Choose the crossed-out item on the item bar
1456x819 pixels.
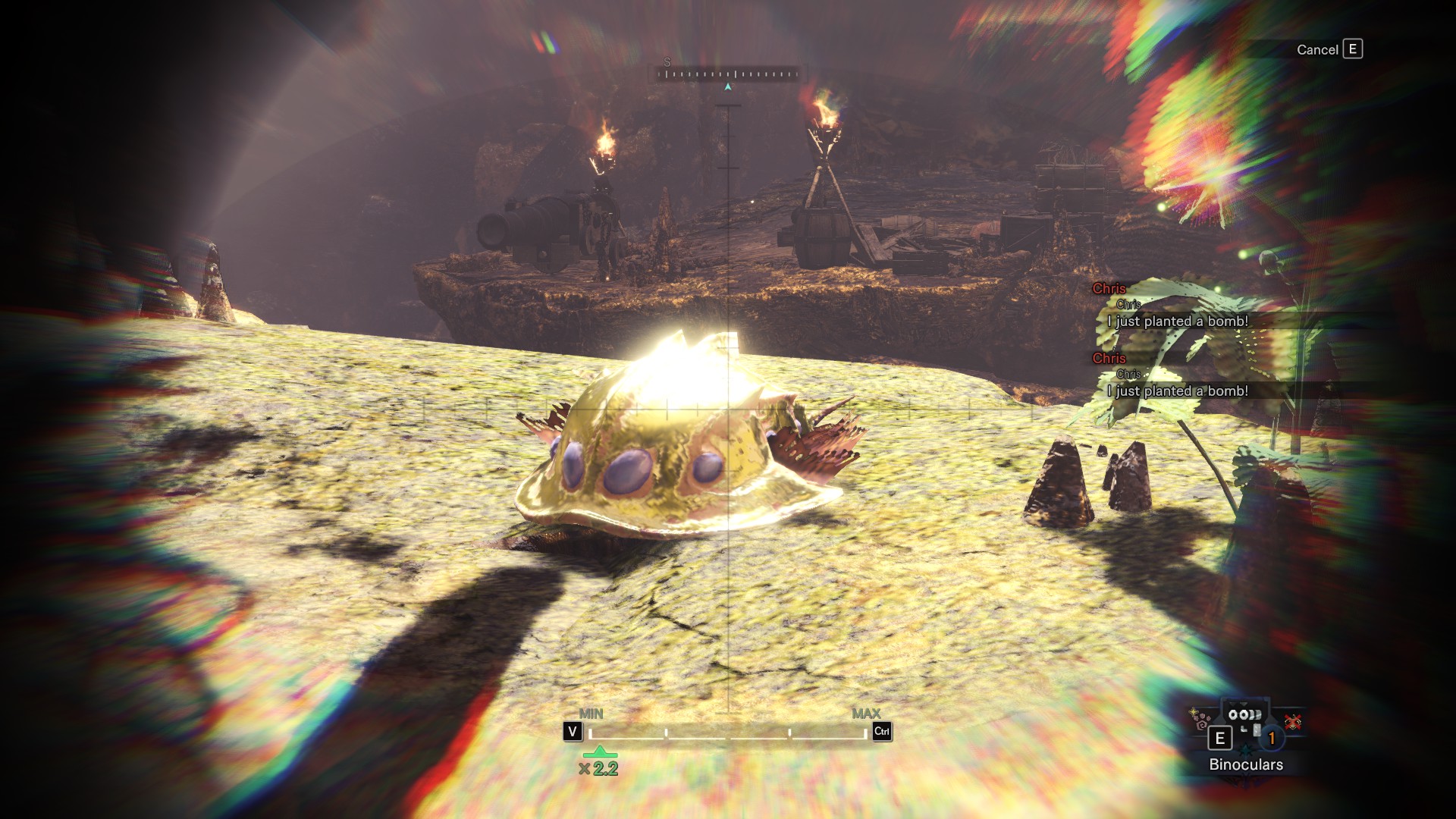tap(1292, 722)
